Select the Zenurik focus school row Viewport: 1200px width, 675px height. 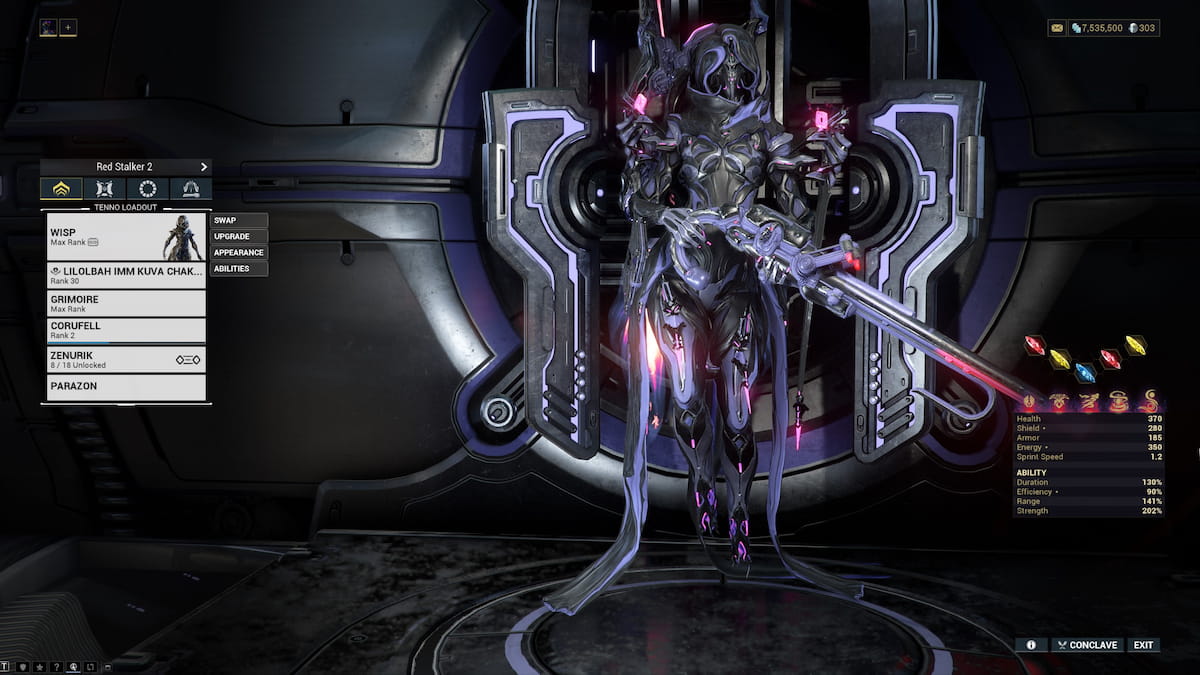126,359
